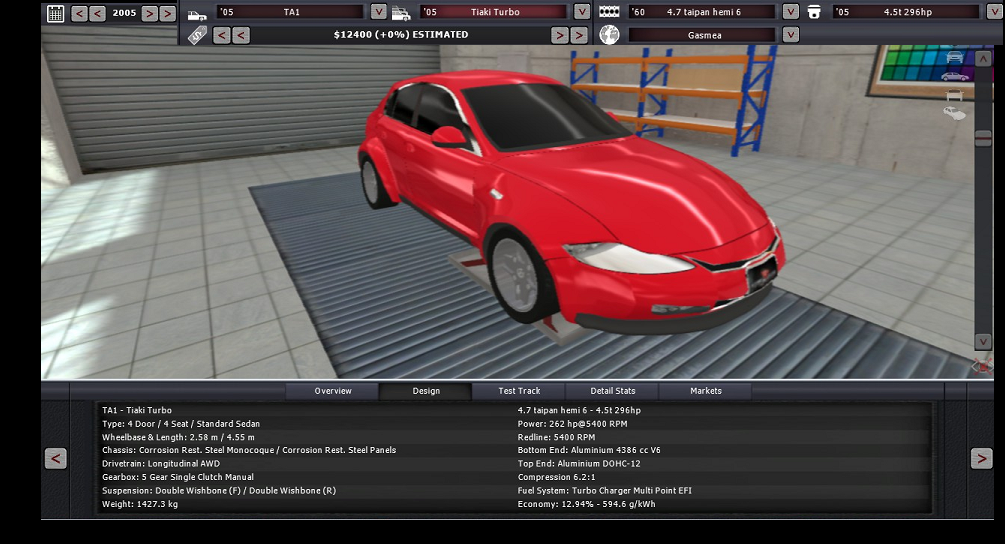Image resolution: width=1005 pixels, height=544 pixels.
Task: Click the zoom scrollbar's down arrow
Action: point(983,341)
